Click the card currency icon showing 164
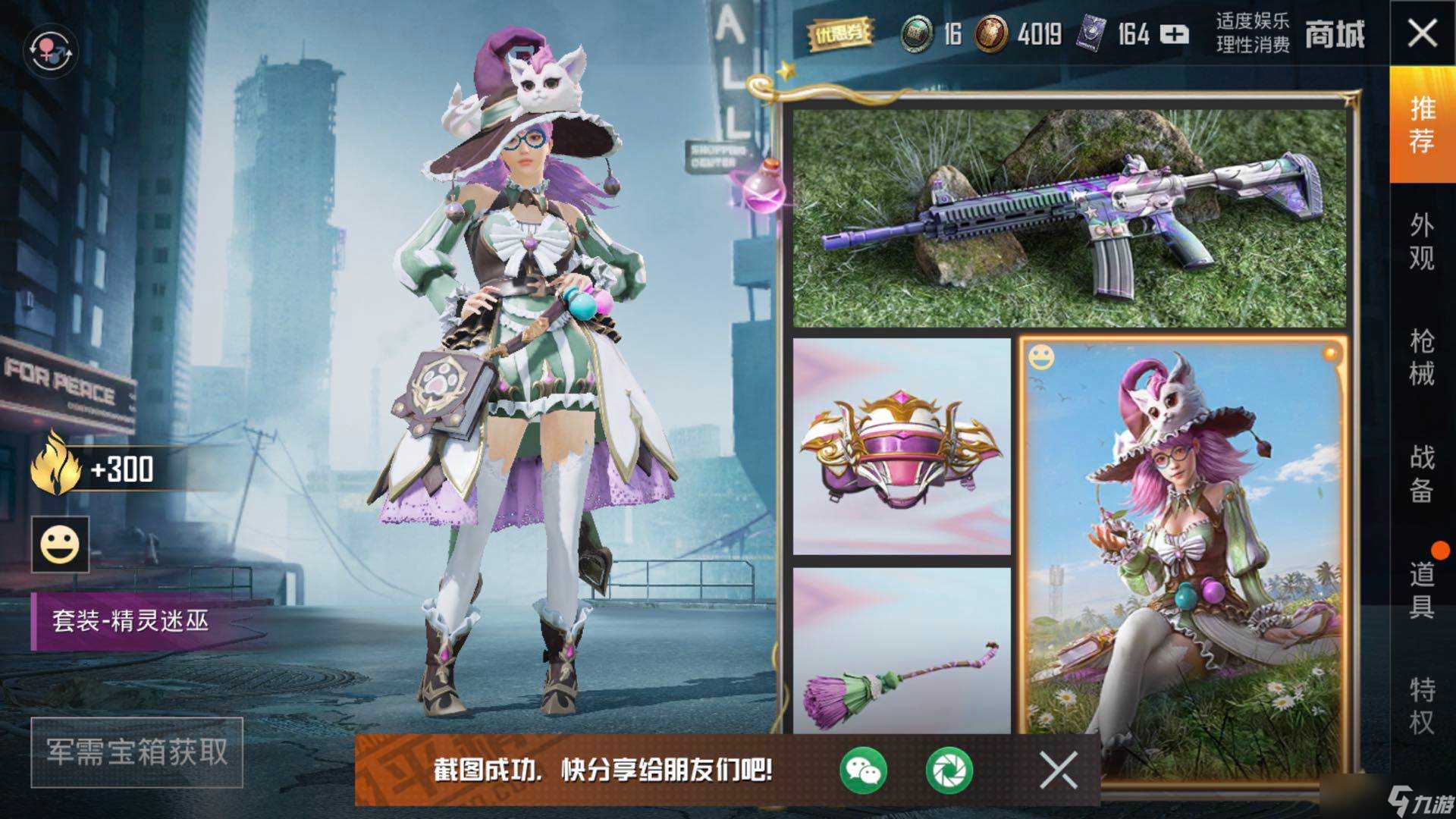The height and width of the screenshot is (819, 1456). pyautogui.click(x=1092, y=32)
